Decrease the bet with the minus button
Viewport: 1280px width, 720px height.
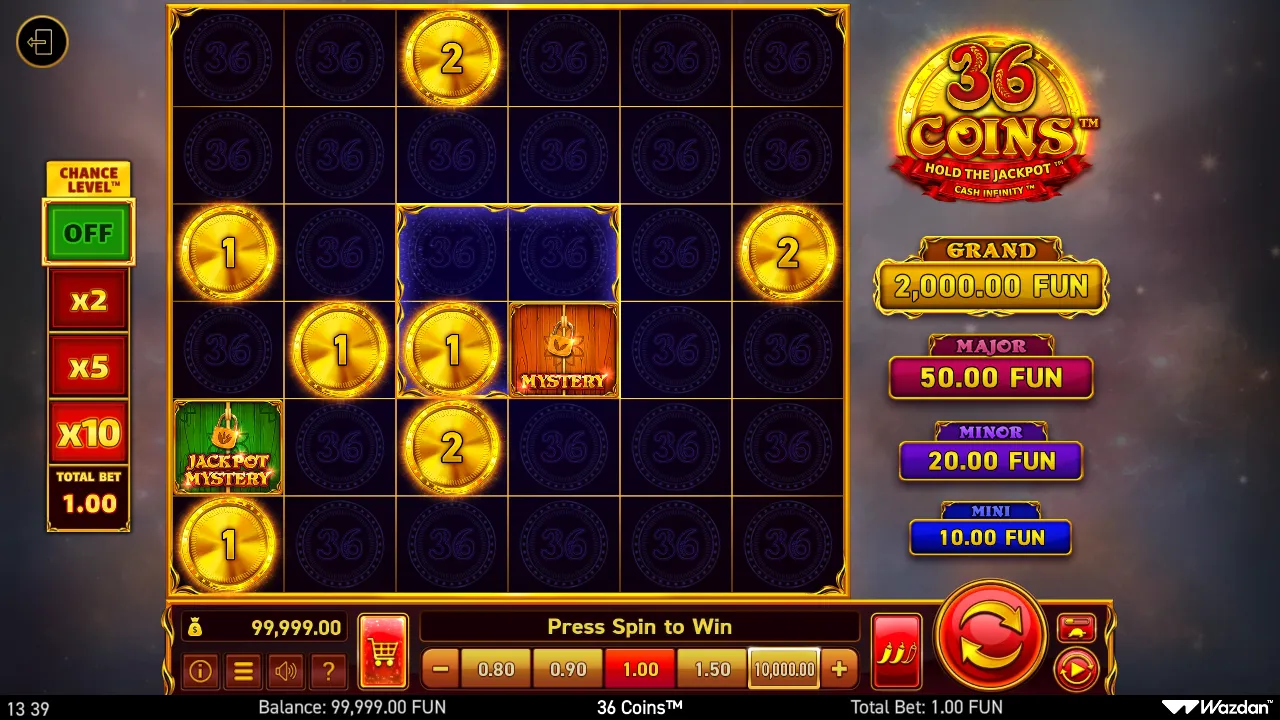[x=439, y=668]
